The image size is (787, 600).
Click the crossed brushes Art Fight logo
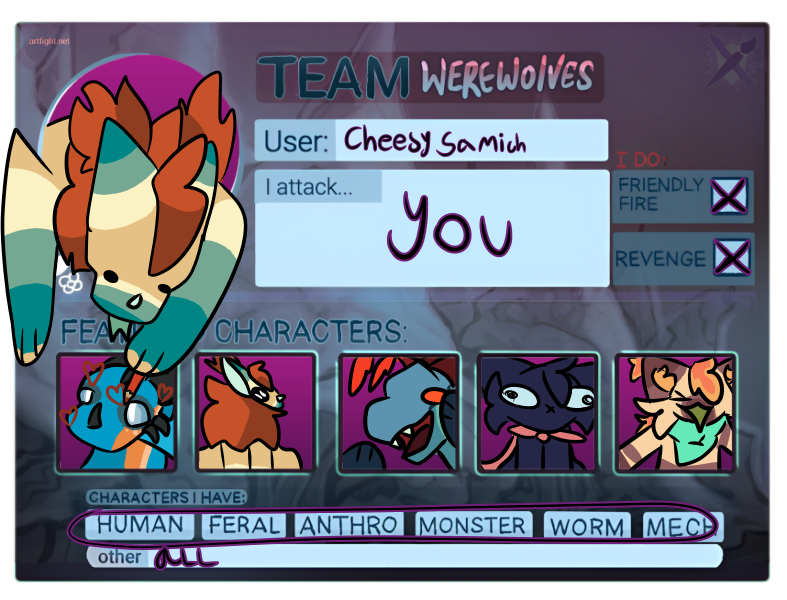(x=733, y=59)
